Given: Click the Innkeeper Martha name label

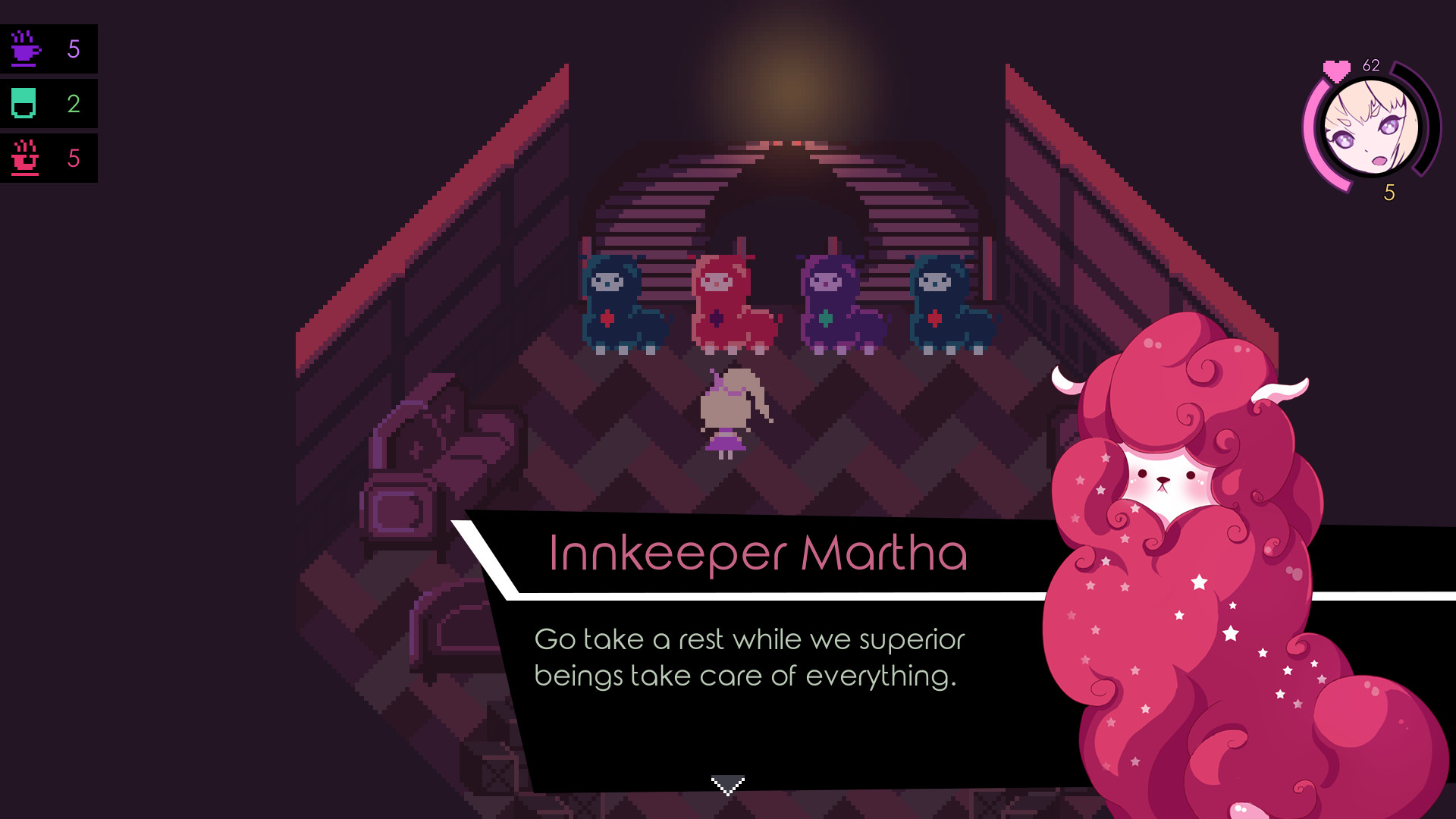Looking at the screenshot, I should click(758, 555).
